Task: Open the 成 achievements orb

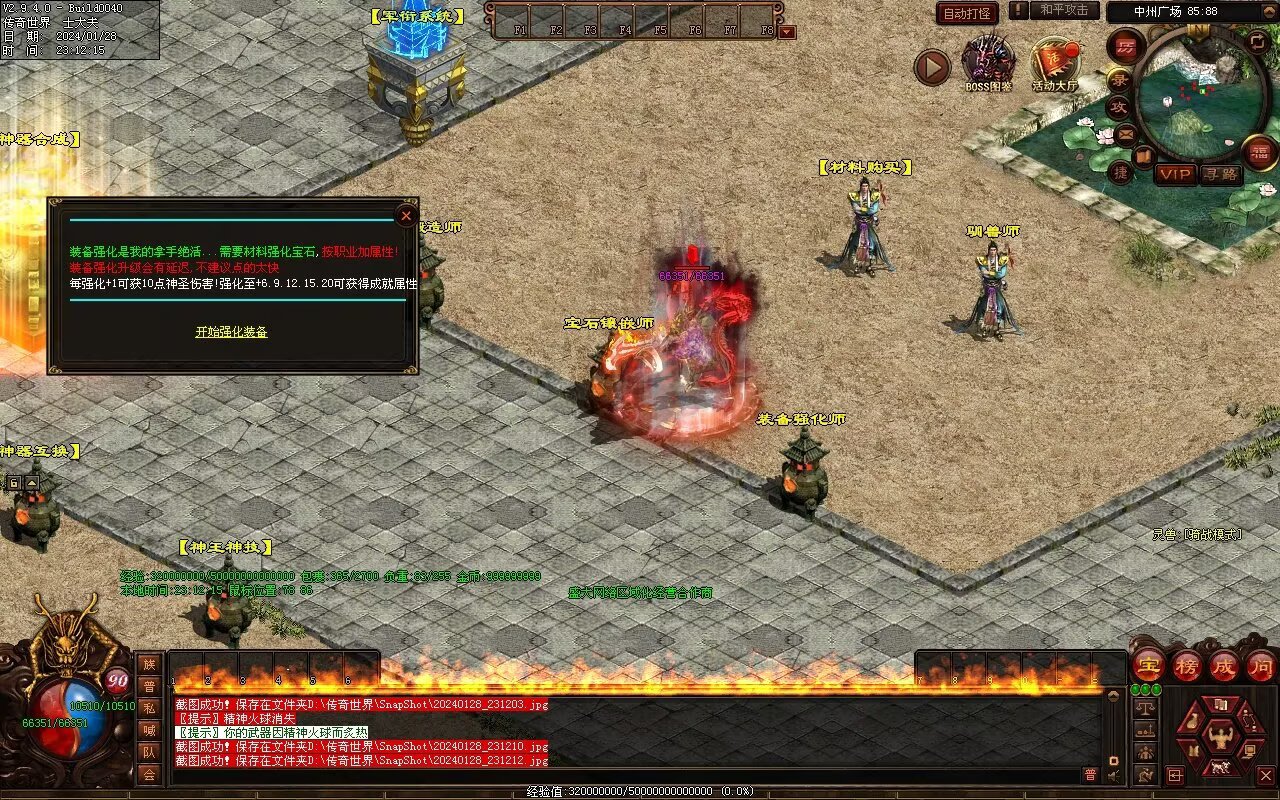Action: click(x=1224, y=665)
